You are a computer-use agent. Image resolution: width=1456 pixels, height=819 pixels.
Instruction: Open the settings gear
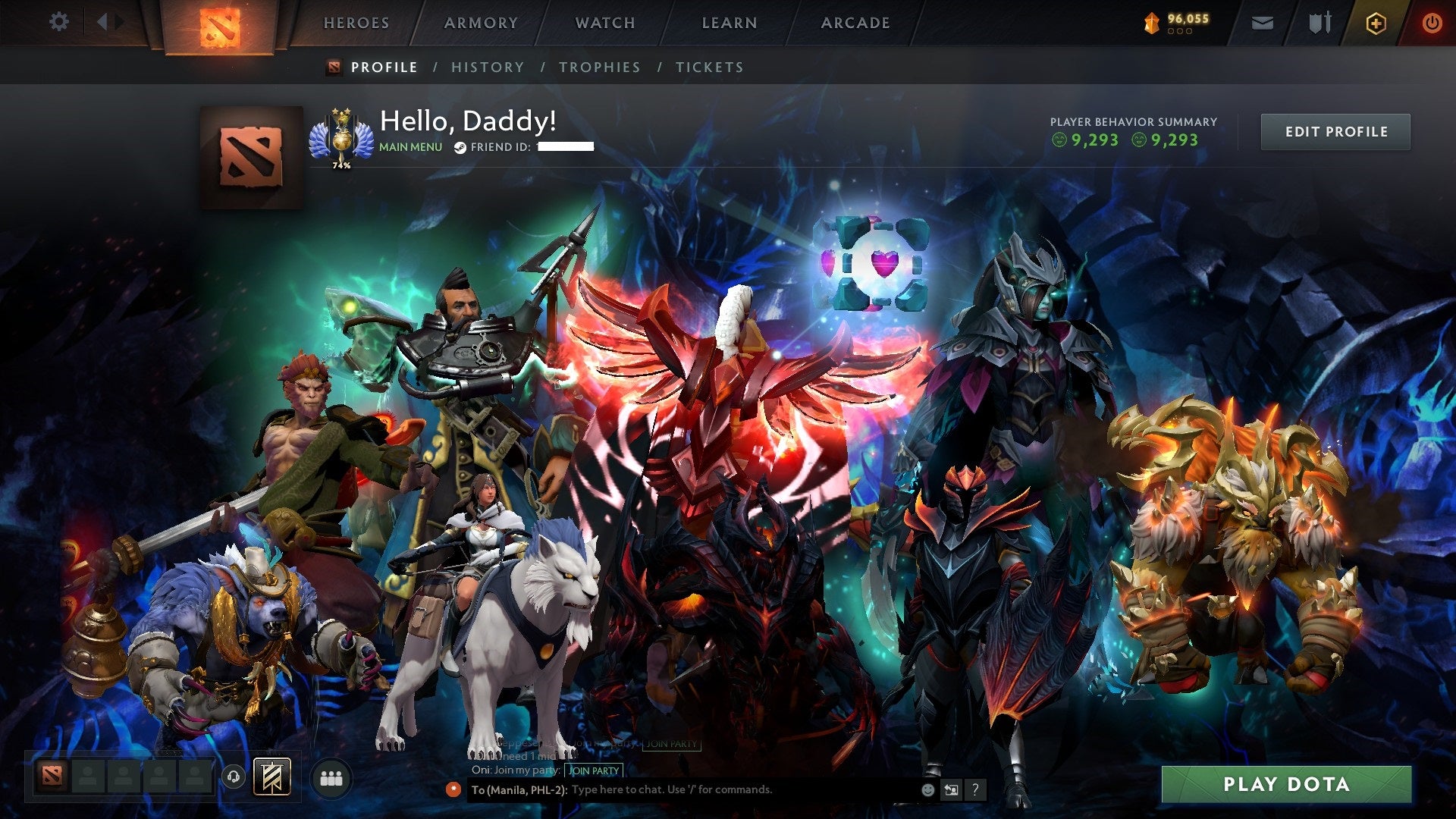pyautogui.click(x=59, y=23)
